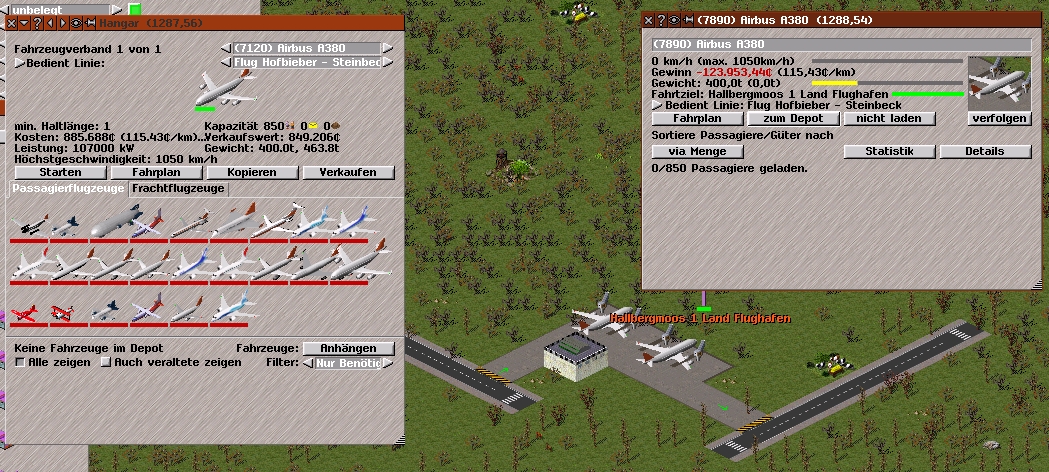Close the Airbus A380 convoy window
1049x472 pixels.
648,19
